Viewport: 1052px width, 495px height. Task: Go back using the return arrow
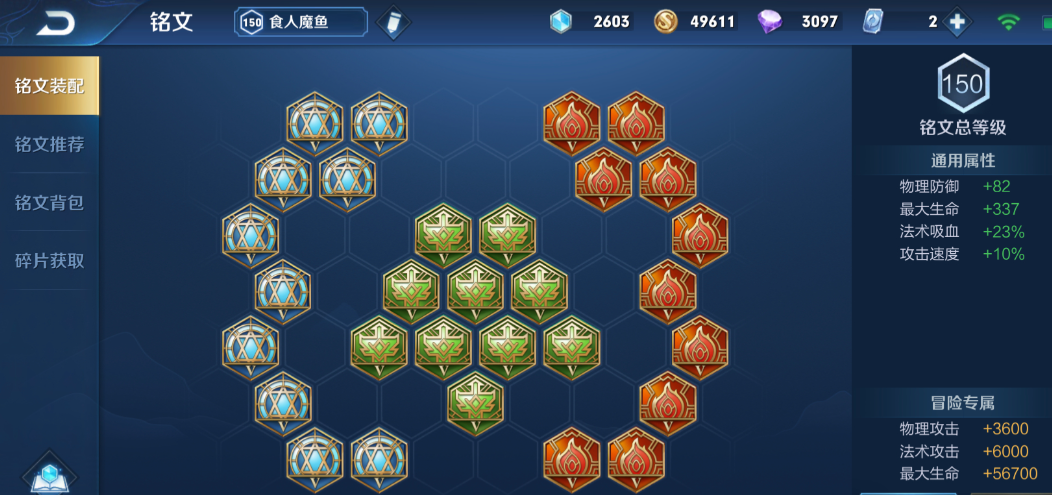(x=55, y=22)
